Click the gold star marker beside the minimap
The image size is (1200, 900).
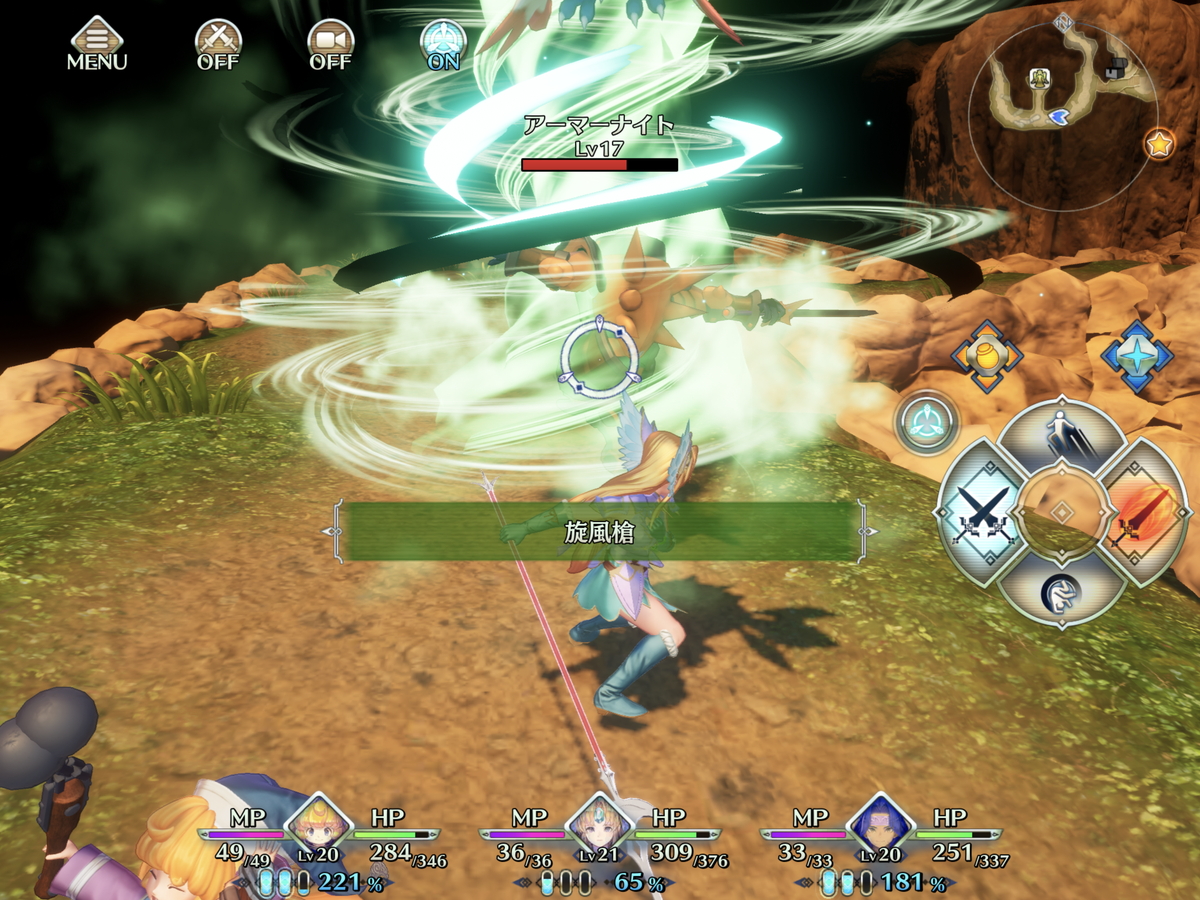(1159, 145)
